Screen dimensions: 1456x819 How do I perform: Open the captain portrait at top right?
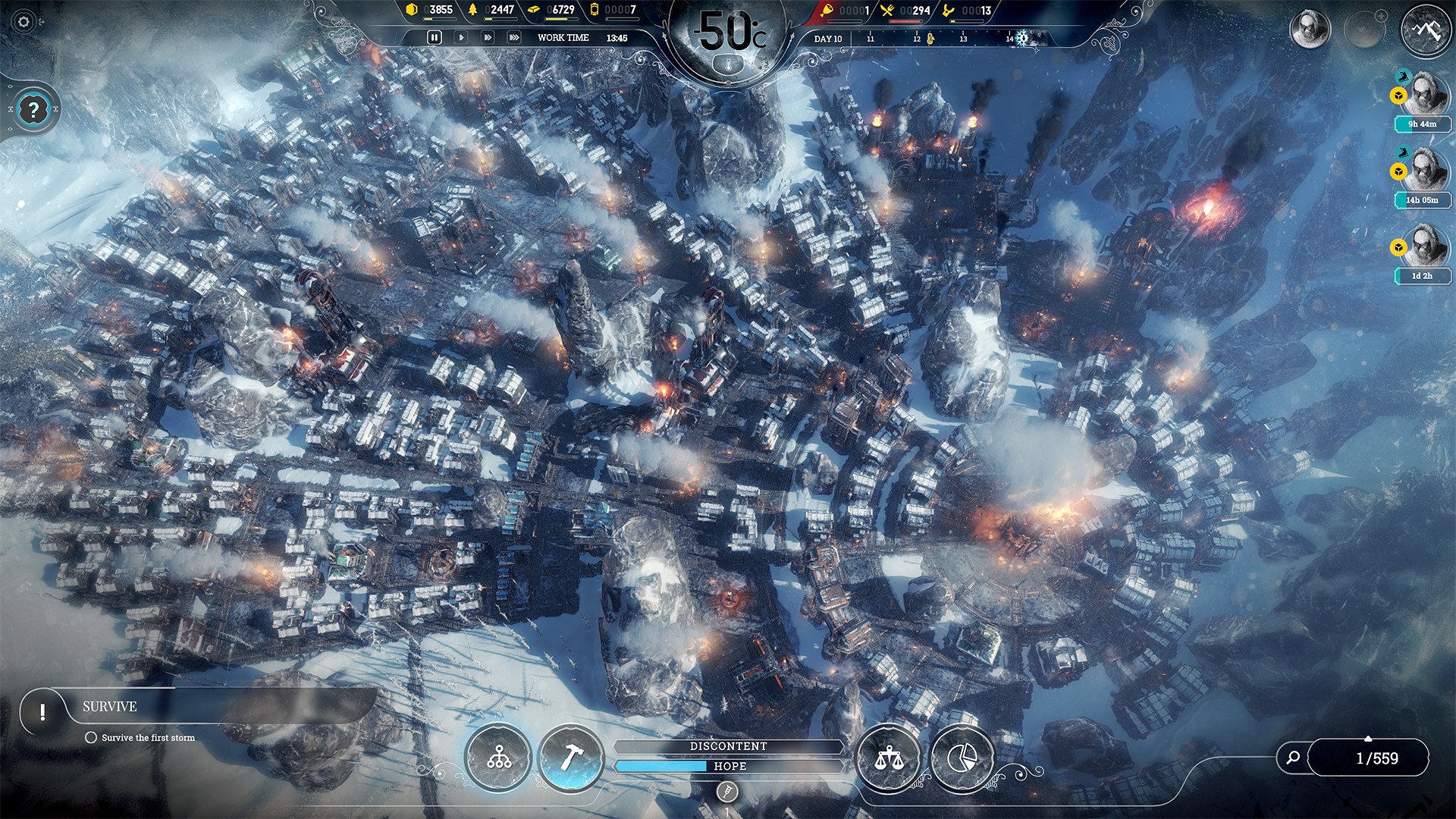point(1310,30)
